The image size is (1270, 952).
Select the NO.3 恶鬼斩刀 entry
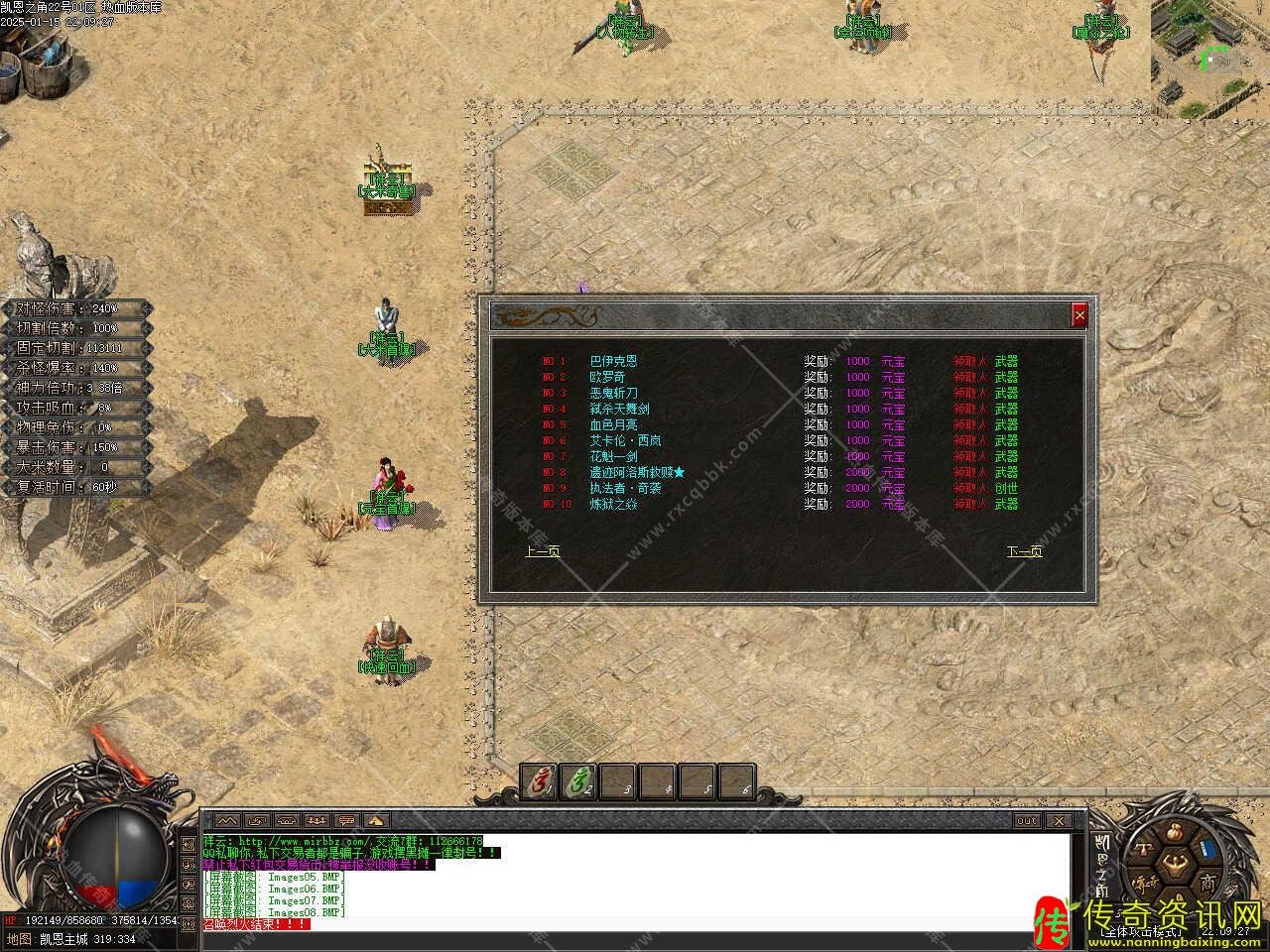coord(613,393)
